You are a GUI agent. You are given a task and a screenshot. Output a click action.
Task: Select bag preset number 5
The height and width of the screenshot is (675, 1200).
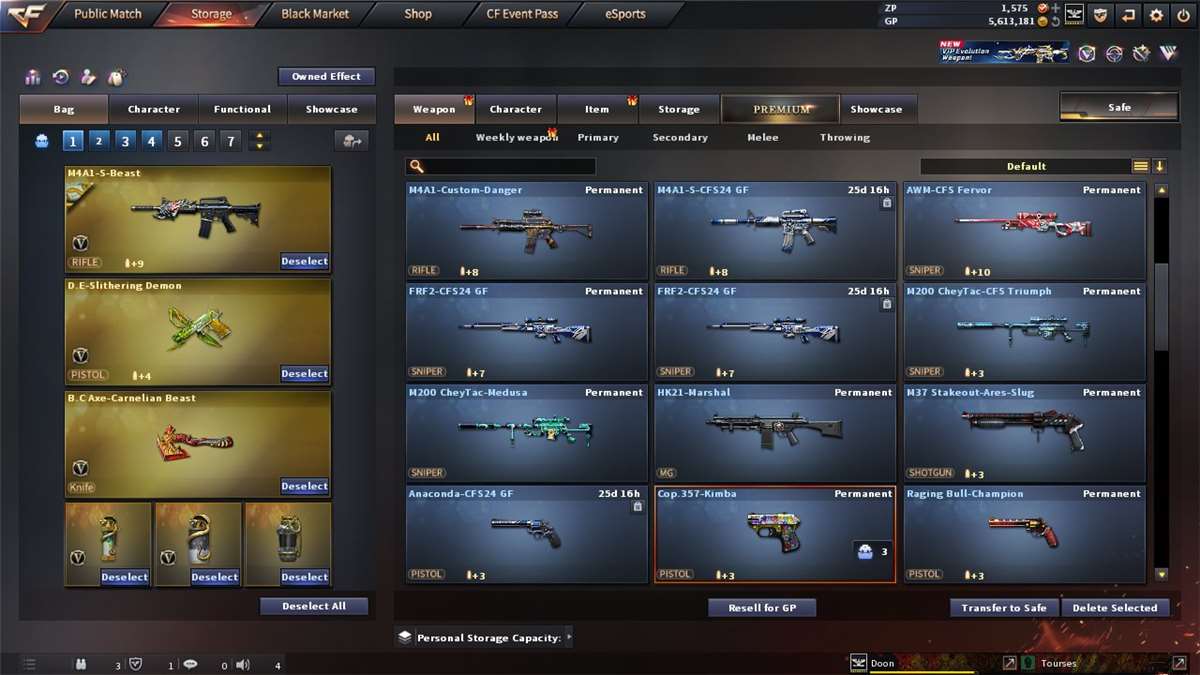tap(178, 141)
